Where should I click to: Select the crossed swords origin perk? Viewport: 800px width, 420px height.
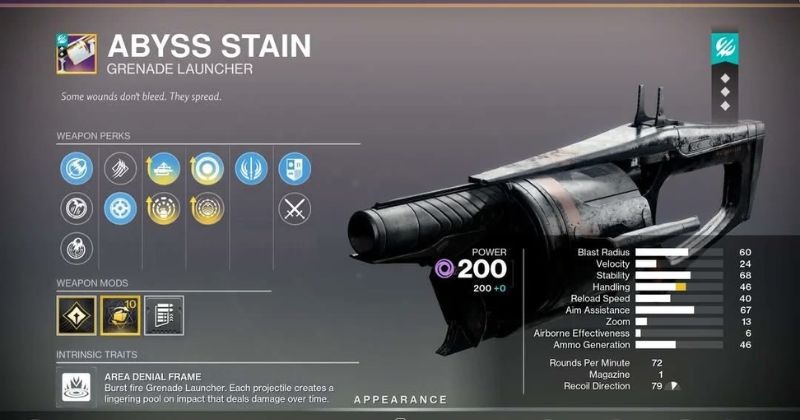tap(294, 208)
